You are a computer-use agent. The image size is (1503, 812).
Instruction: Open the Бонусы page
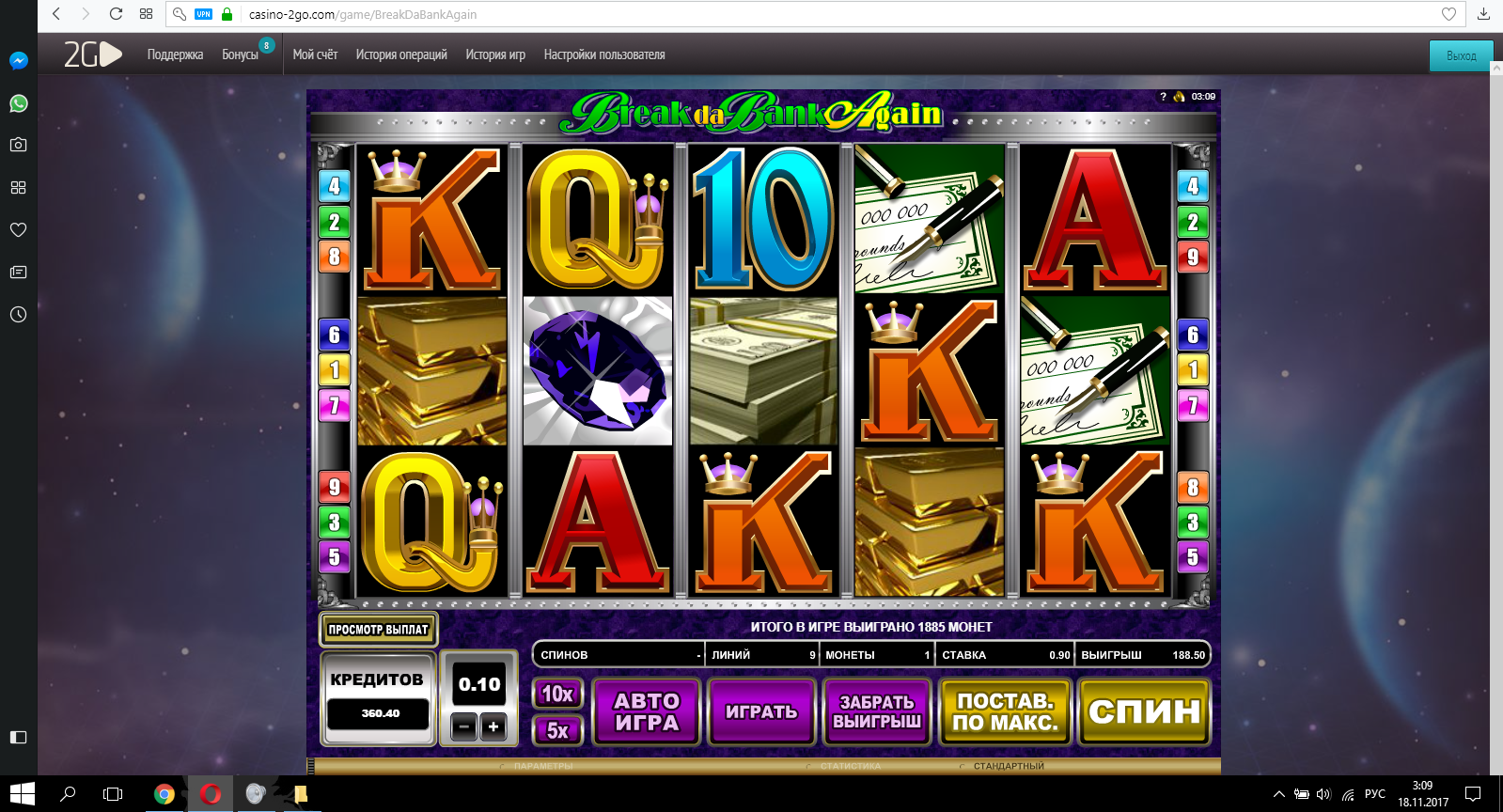click(240, 55)
